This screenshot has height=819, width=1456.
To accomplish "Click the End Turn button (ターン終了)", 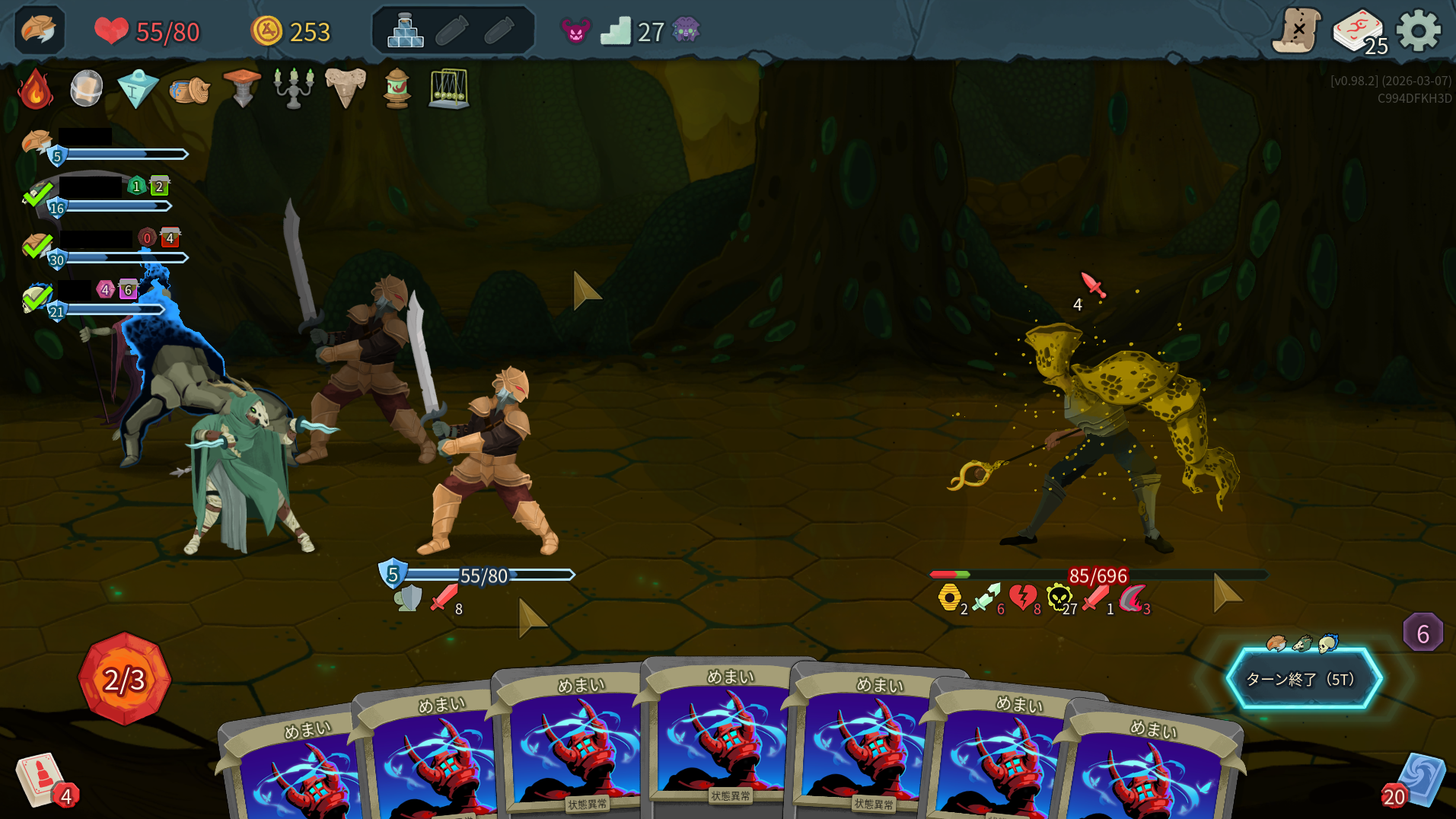I will (x=1303, y=678).
